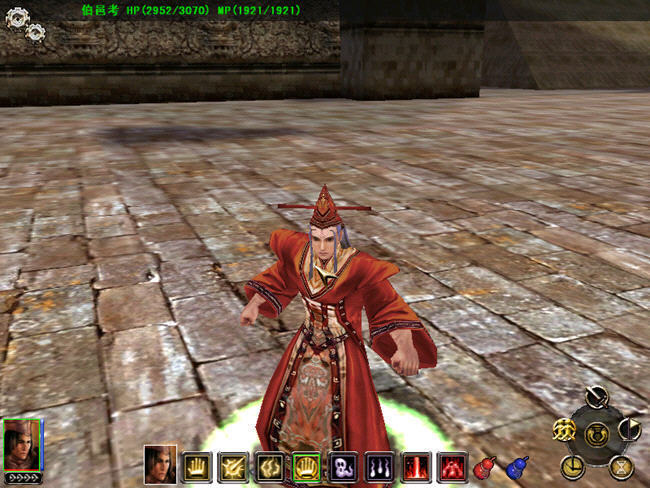The width and height of the screenshot is (650, 488).
Task: Activate the red demon figure skill
Action: (451, 466)
